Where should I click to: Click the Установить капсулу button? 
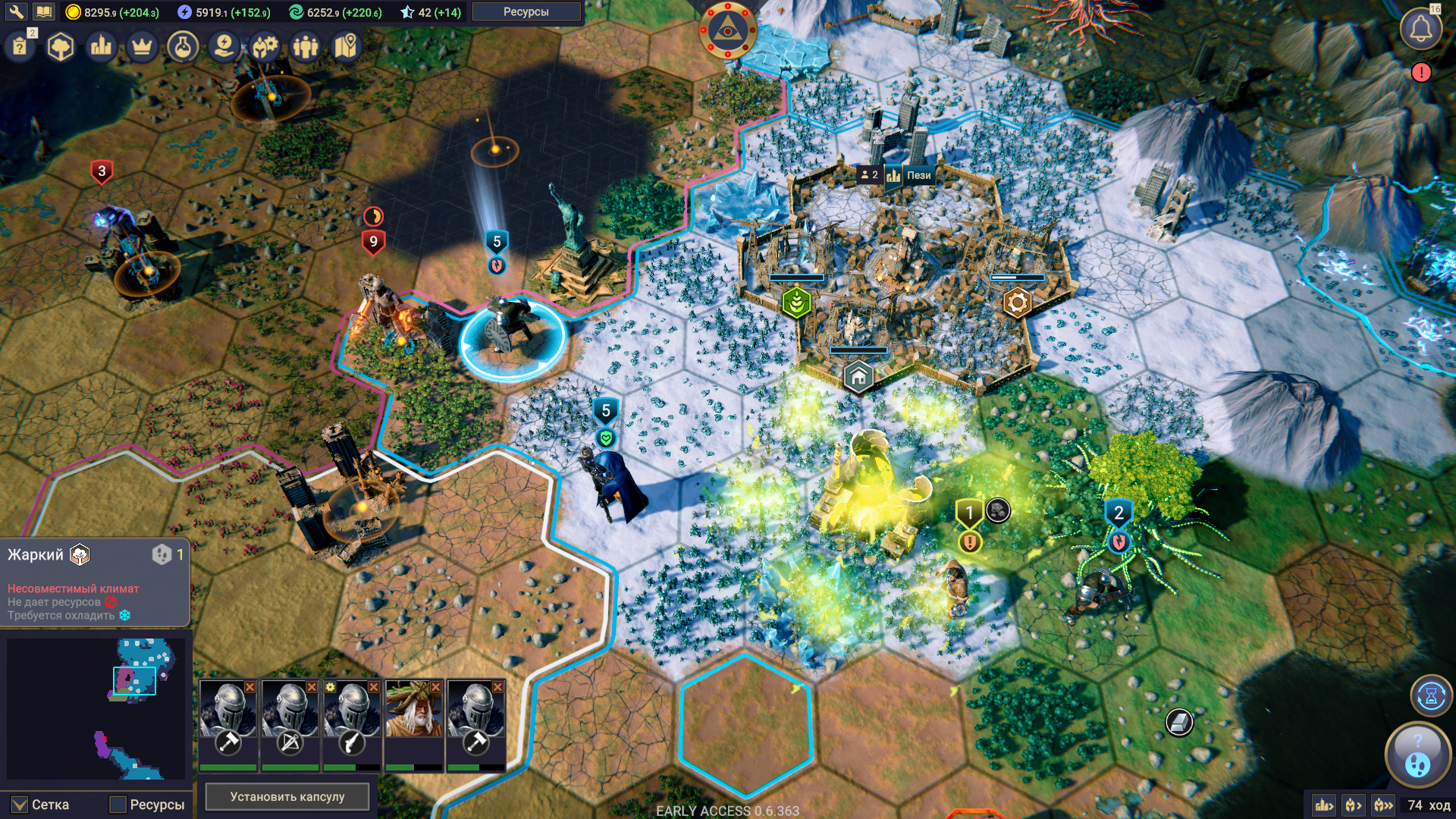coord(287,796)
